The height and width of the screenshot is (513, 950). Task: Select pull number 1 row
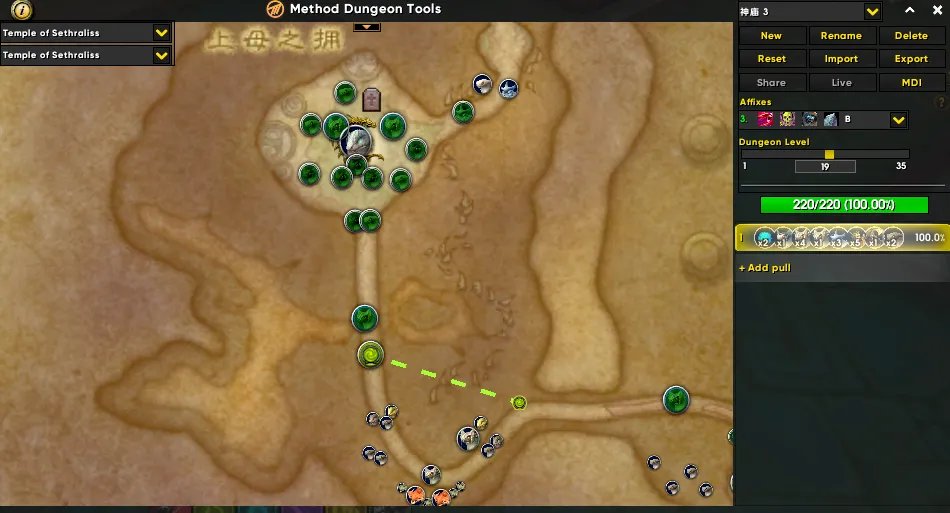842,238
